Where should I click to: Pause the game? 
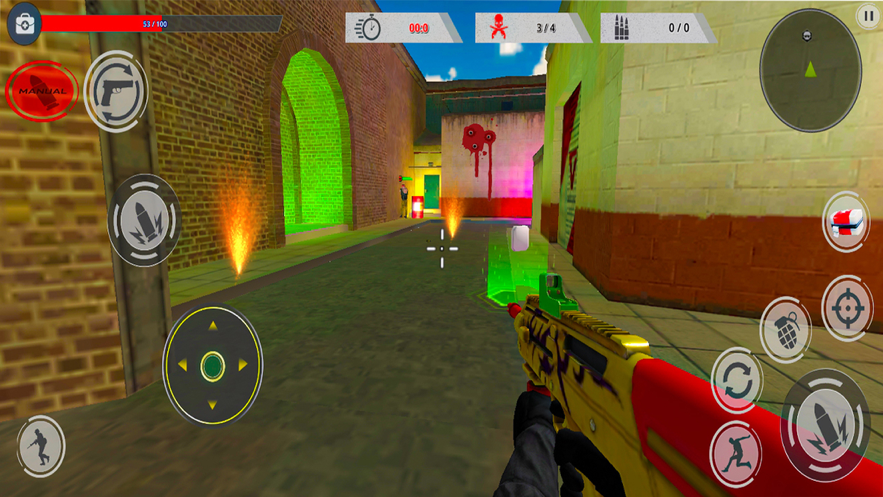tap(867, 15)
